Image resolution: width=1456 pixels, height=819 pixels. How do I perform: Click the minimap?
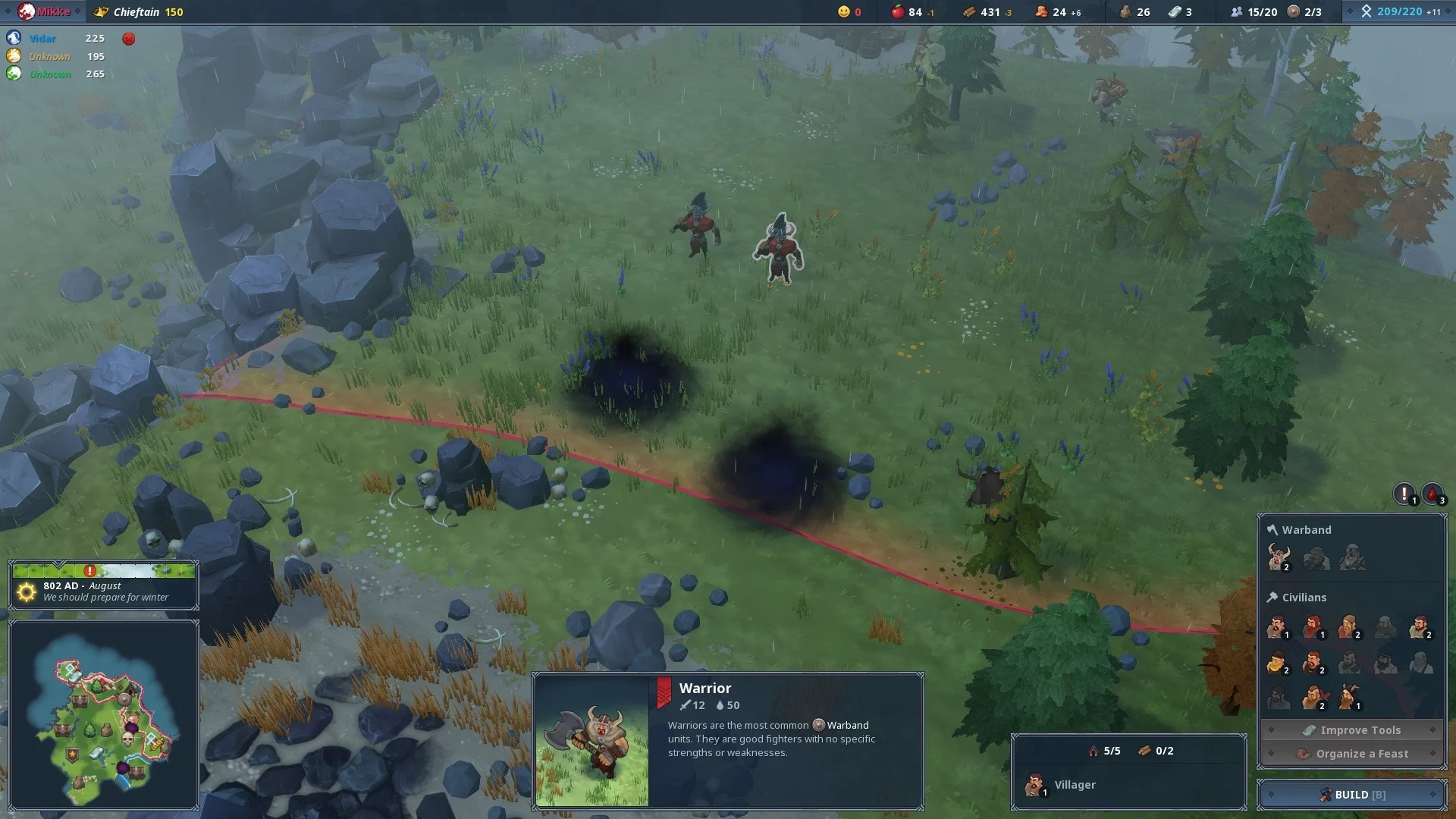(104, 714)
